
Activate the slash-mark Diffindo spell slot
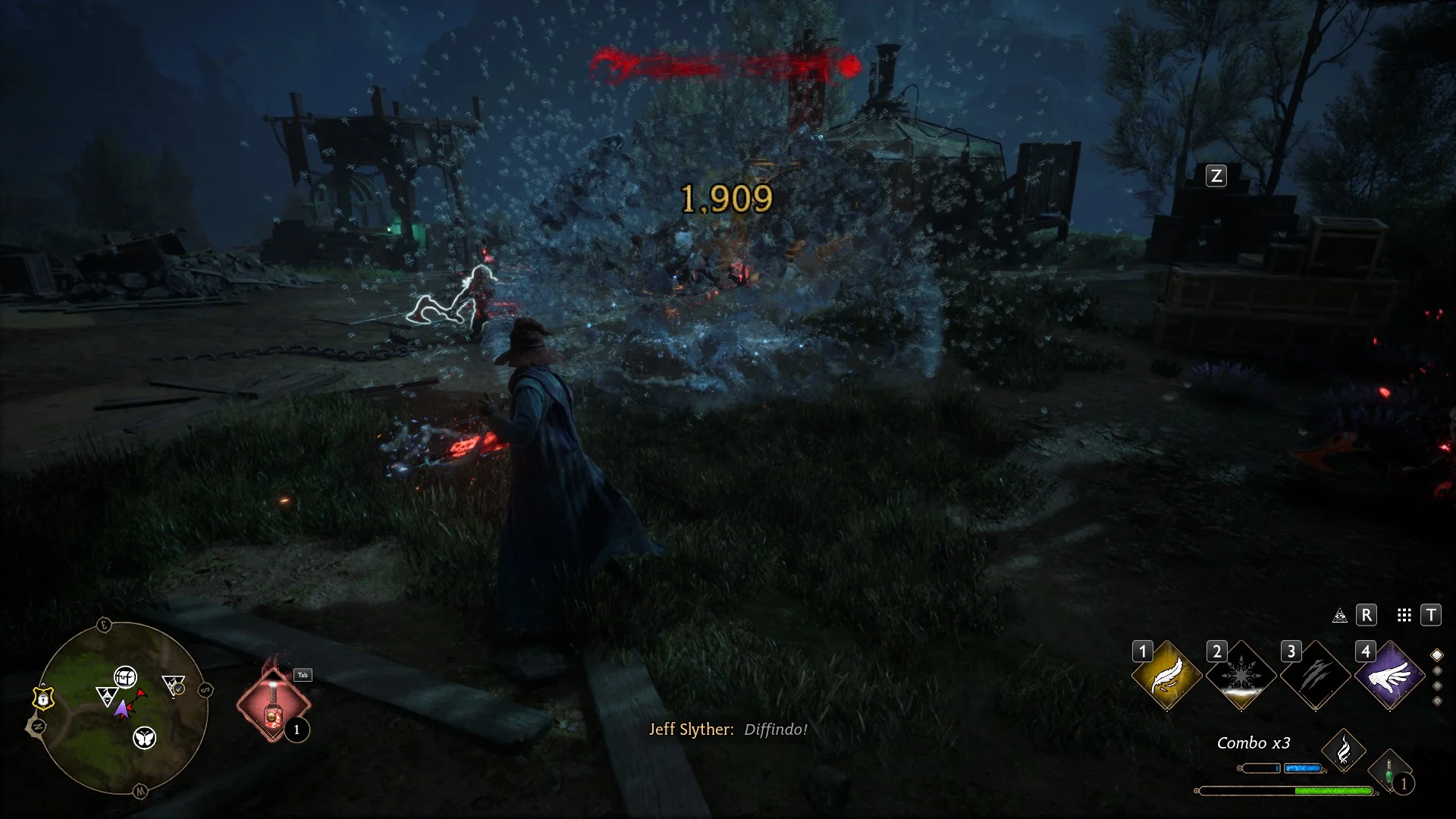coord(1315,676)
